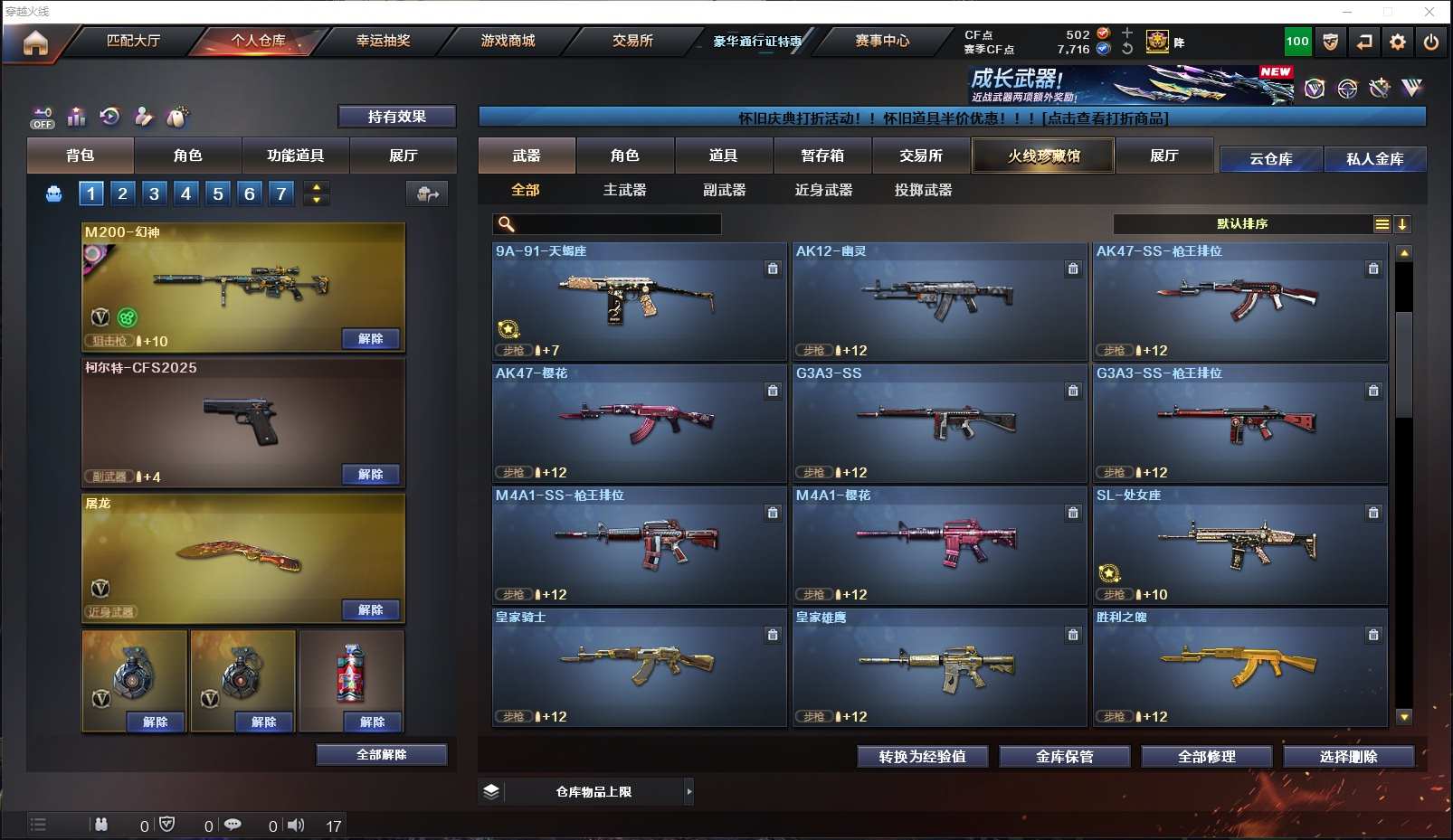
Task: Click 转换为经验值 button
Action: pyautogui.click(x=922, y=757)
